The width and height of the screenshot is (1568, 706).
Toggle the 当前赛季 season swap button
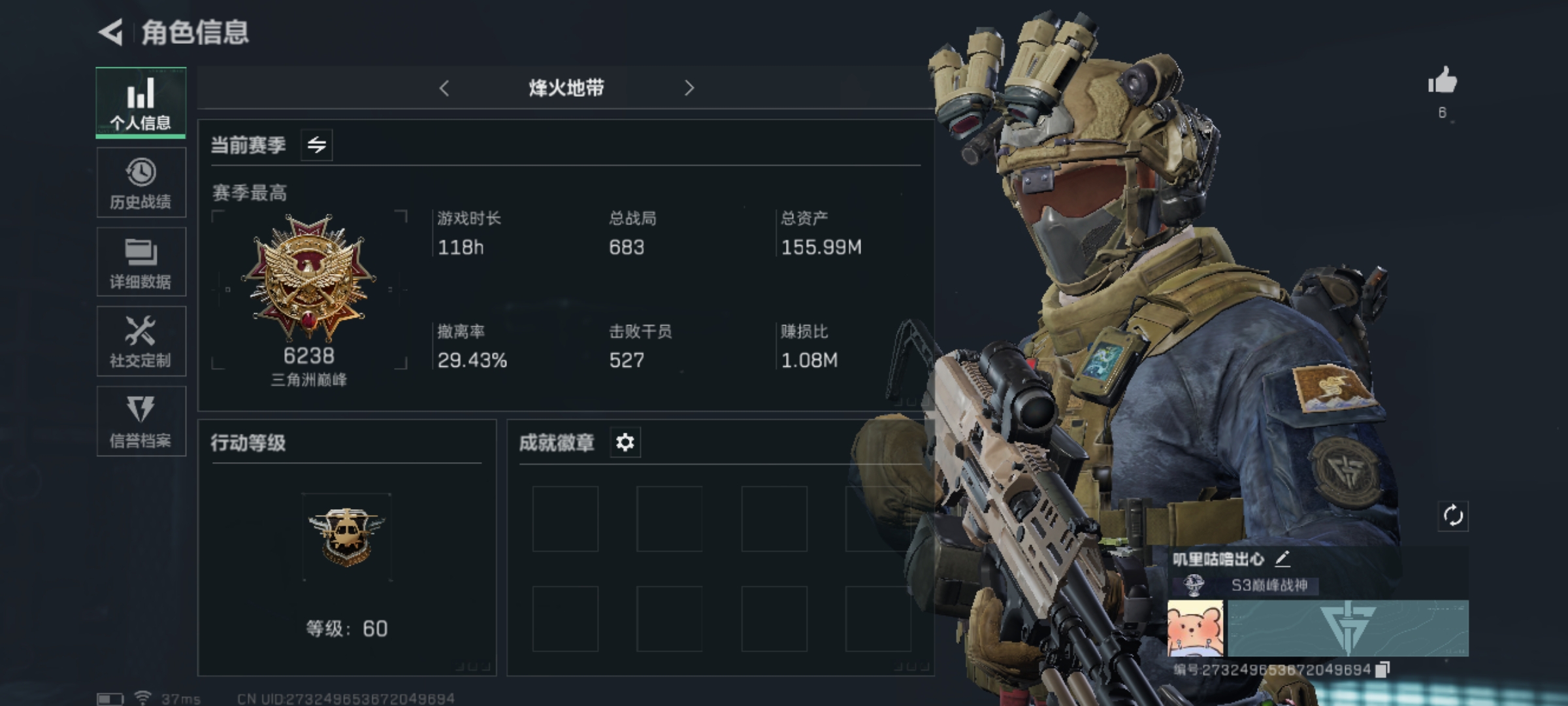click(x=317, y=144)
